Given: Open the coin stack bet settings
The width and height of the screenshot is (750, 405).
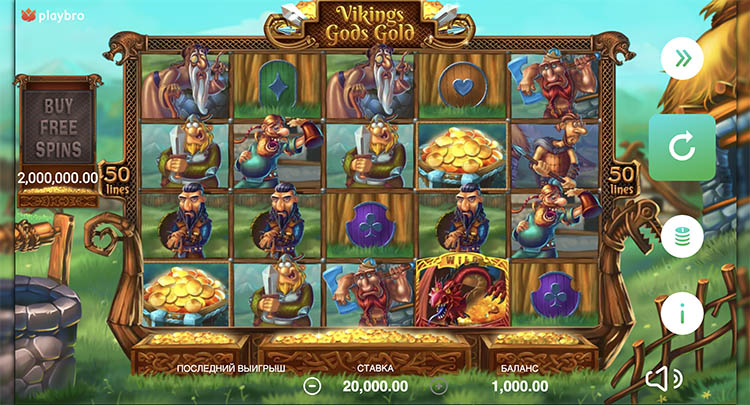Looking at the screenshot, I should 682,236.
